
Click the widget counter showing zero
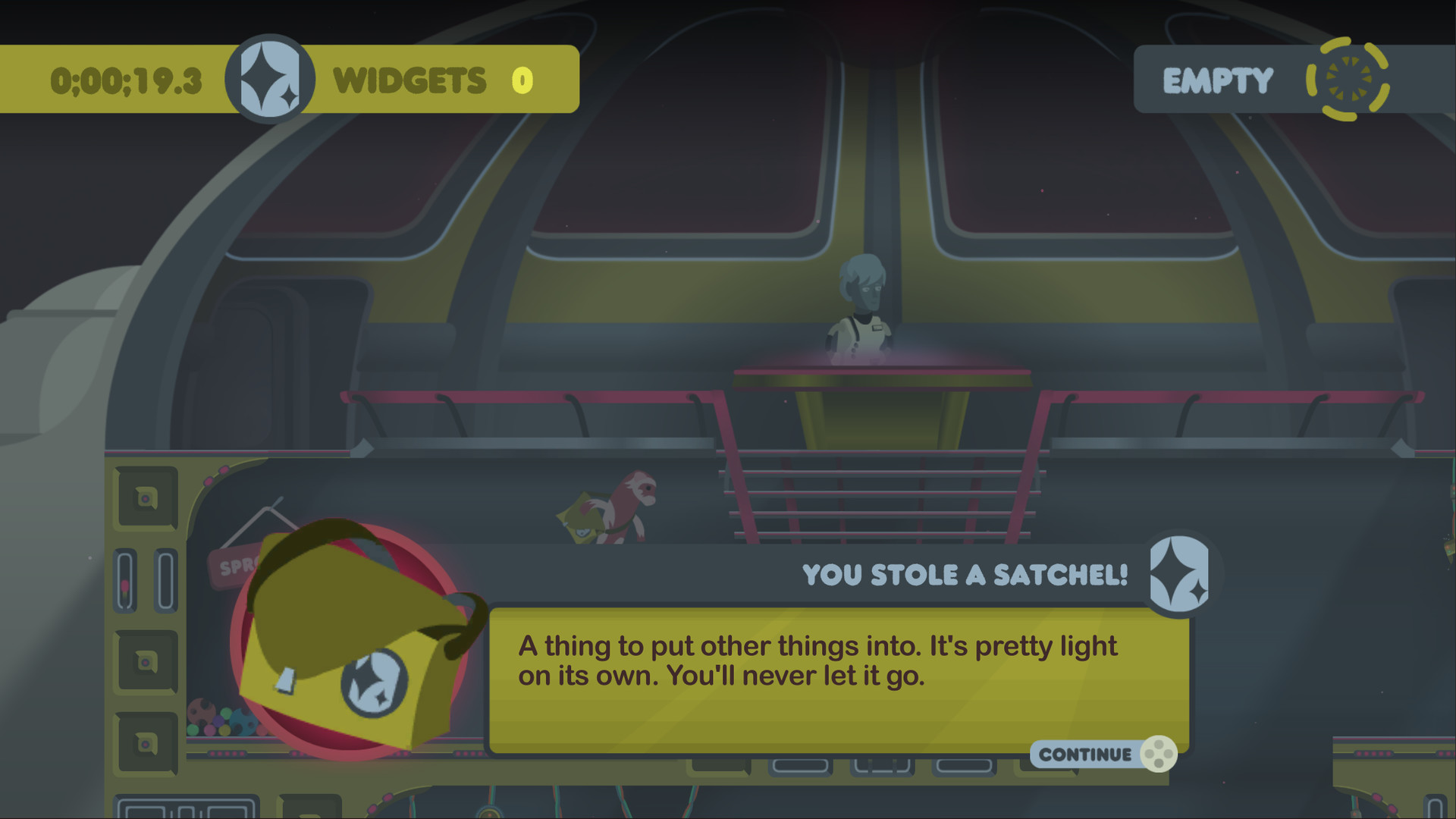[x=522, y=78]
